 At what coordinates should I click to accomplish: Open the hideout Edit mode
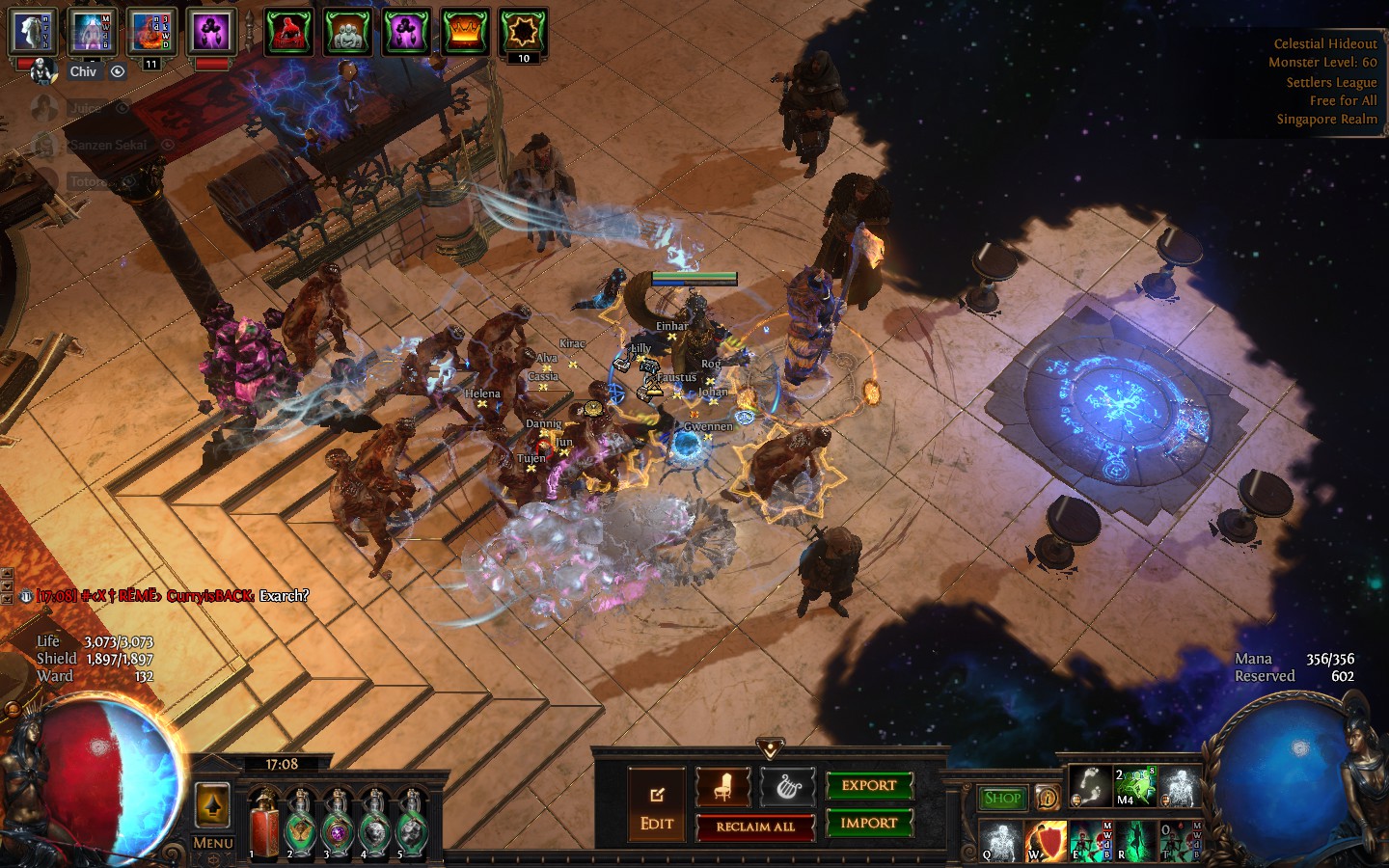click(657, 806)
